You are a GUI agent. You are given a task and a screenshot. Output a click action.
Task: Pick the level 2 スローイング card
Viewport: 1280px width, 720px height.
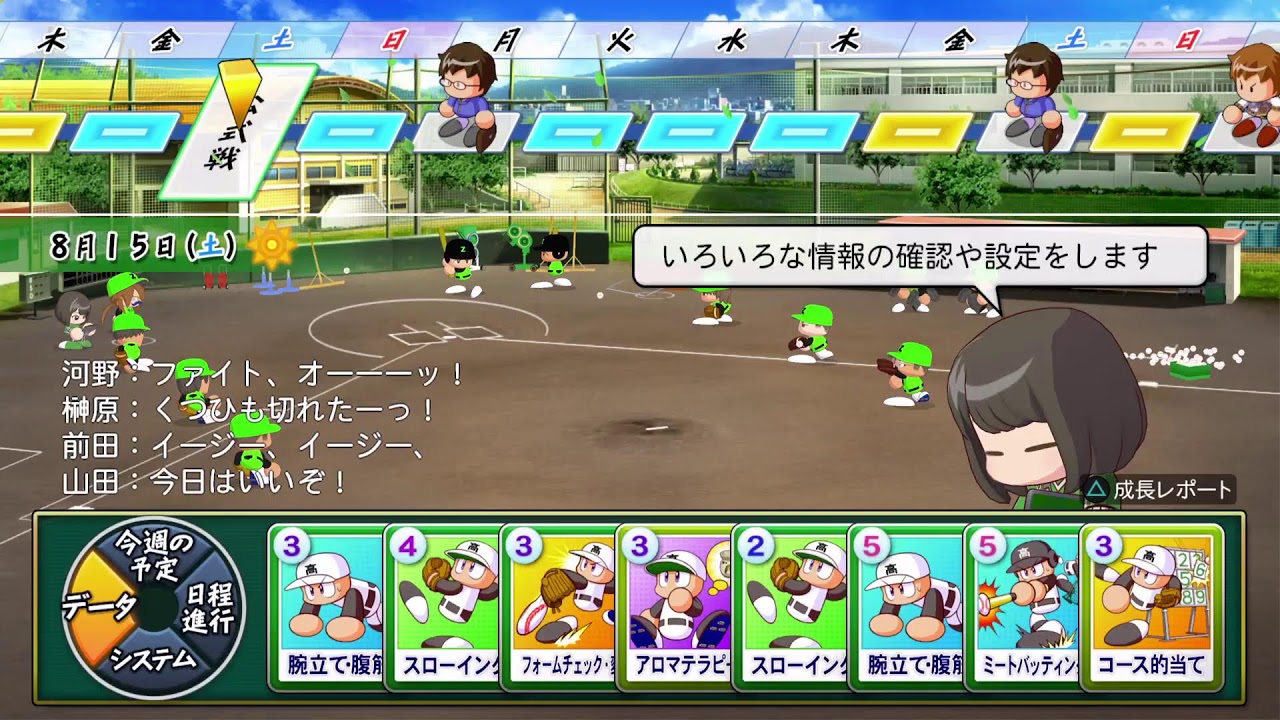point(791,607)
